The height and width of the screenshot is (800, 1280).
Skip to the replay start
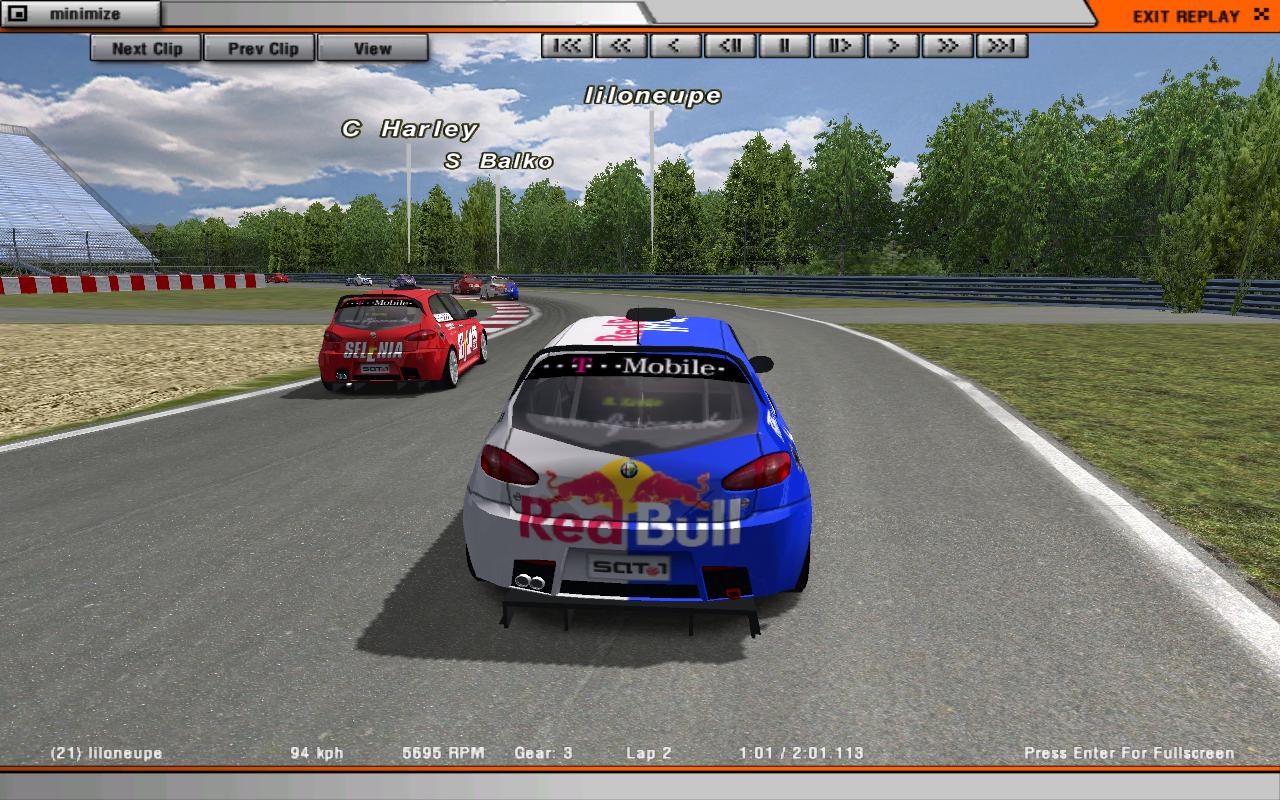567,45
